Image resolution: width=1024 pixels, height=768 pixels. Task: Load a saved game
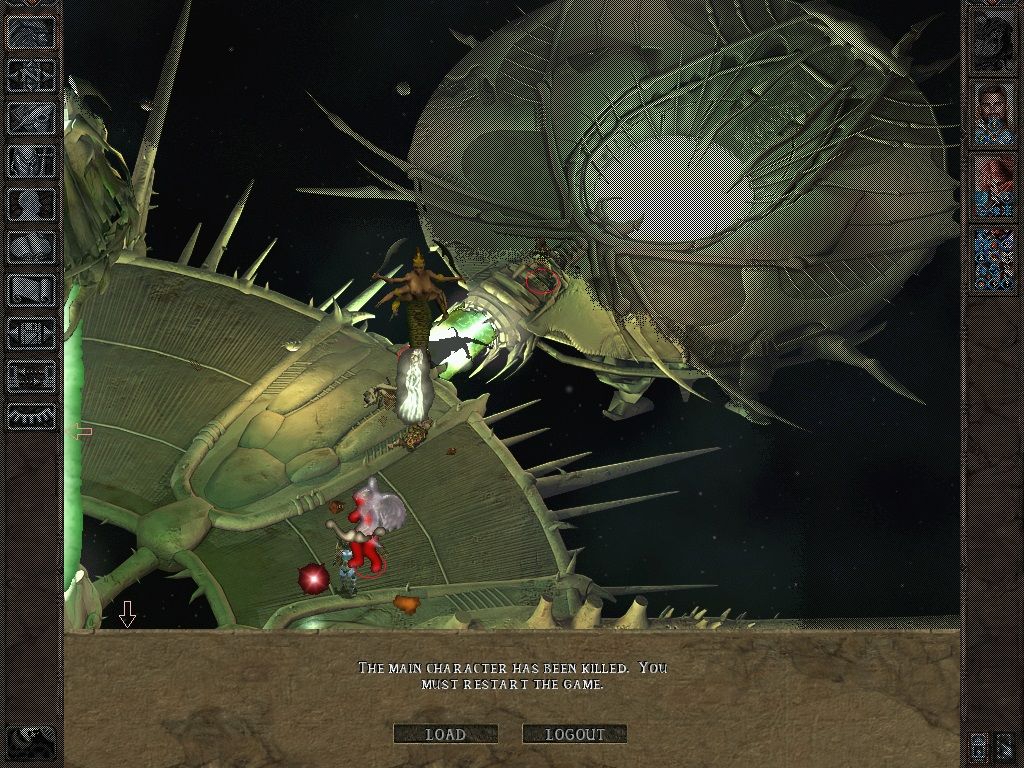point(445,734)
